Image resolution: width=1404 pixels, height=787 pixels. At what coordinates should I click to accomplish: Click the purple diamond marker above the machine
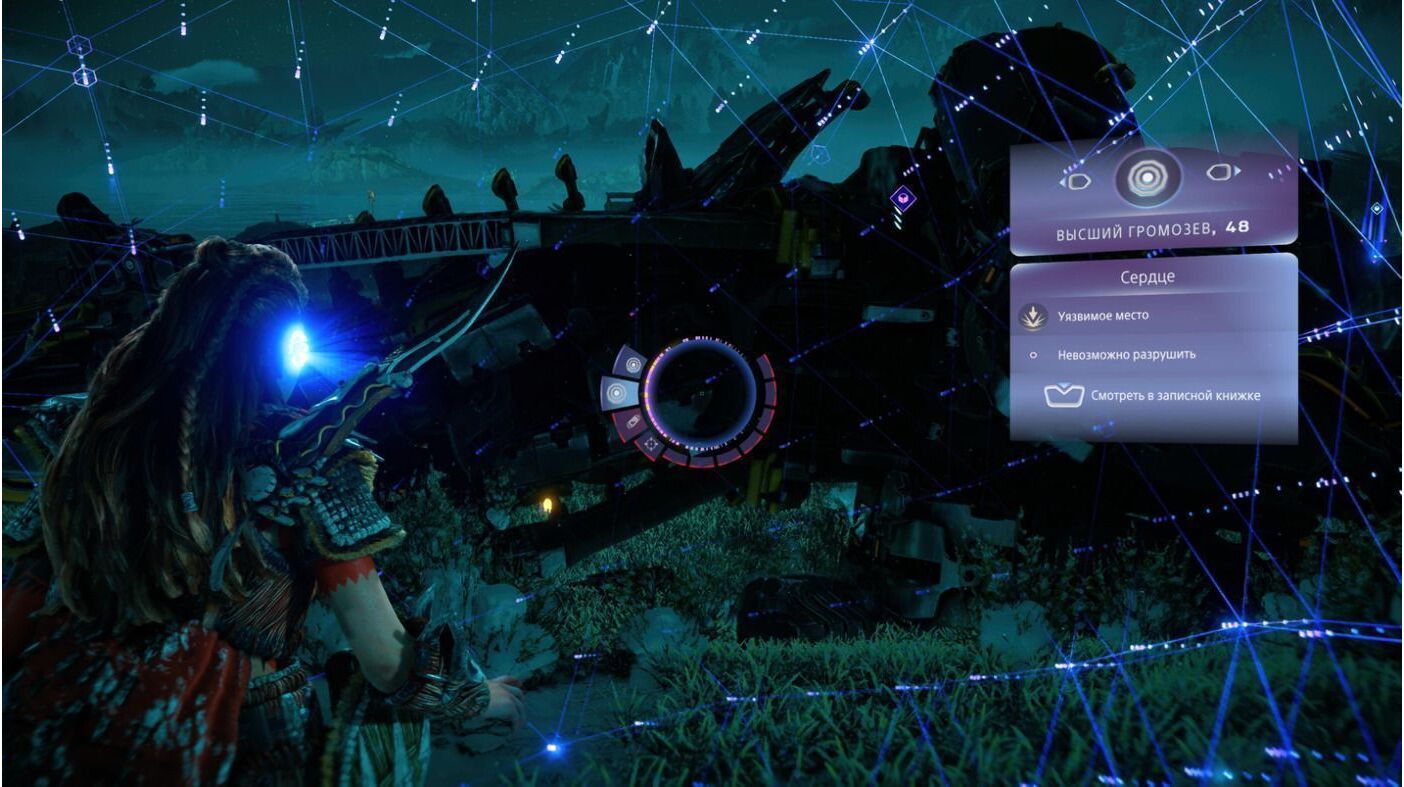point(903,198)
